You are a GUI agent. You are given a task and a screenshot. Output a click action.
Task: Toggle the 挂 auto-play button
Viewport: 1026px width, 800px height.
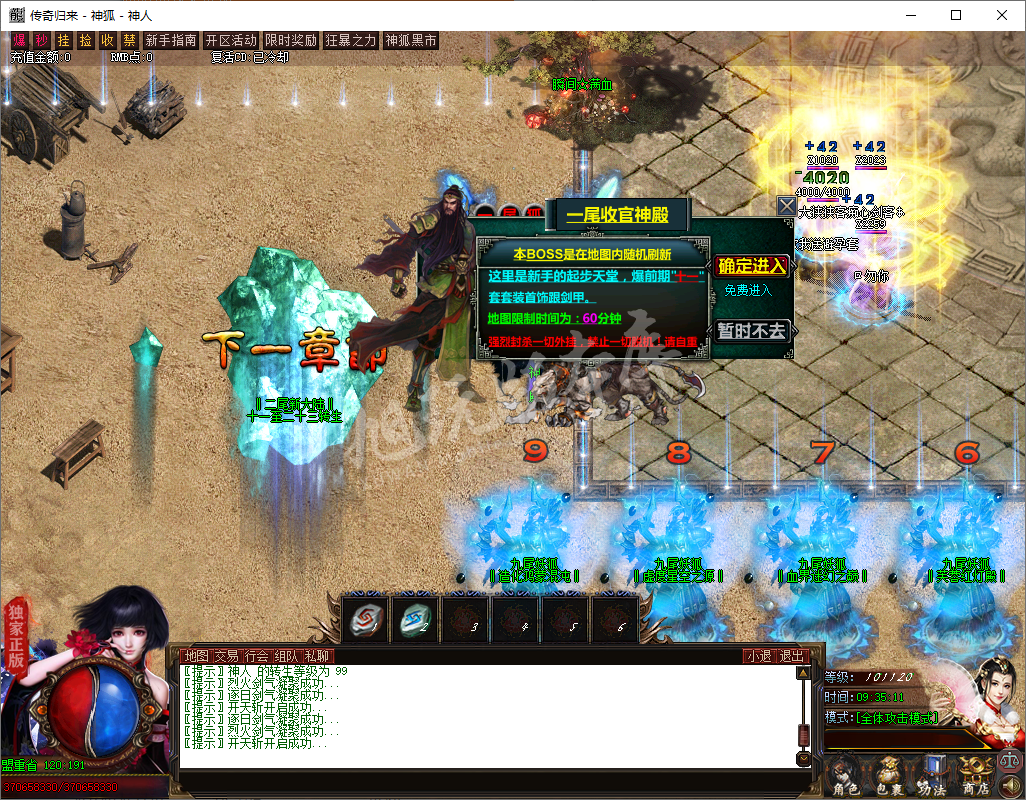tap(64, 41)
